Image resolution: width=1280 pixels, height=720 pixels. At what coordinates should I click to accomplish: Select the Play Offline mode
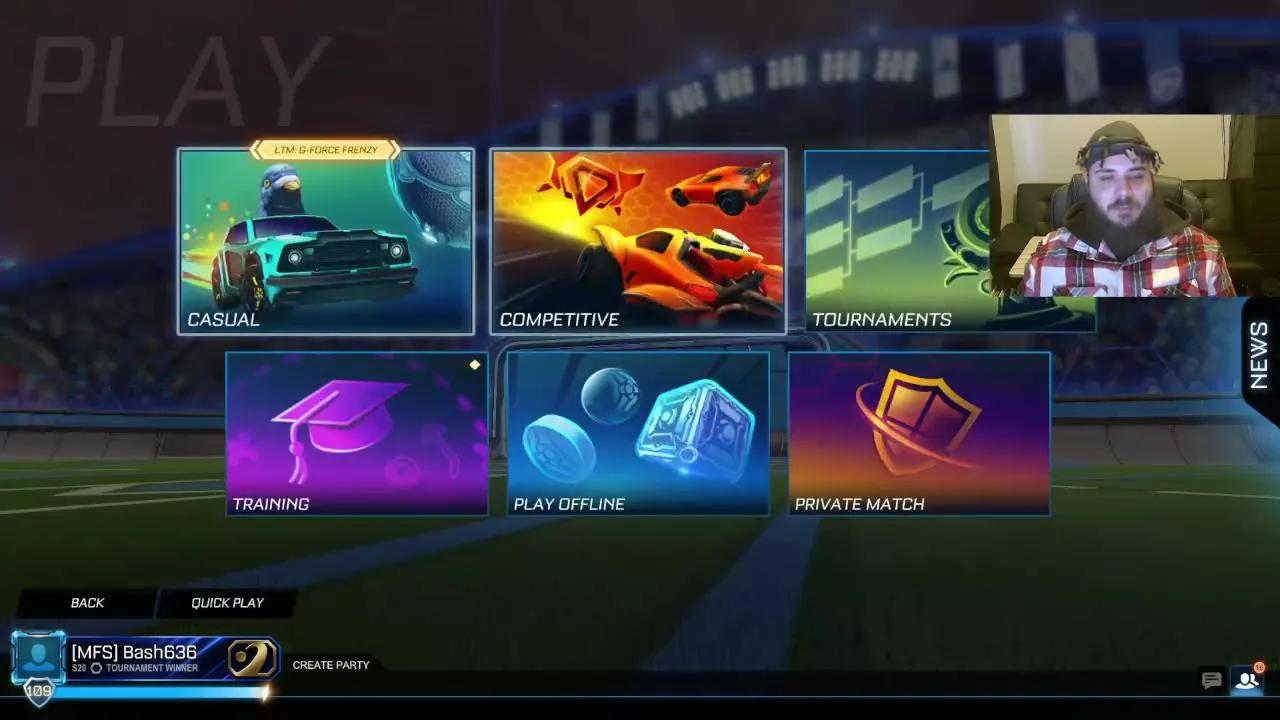coord(637,430)
